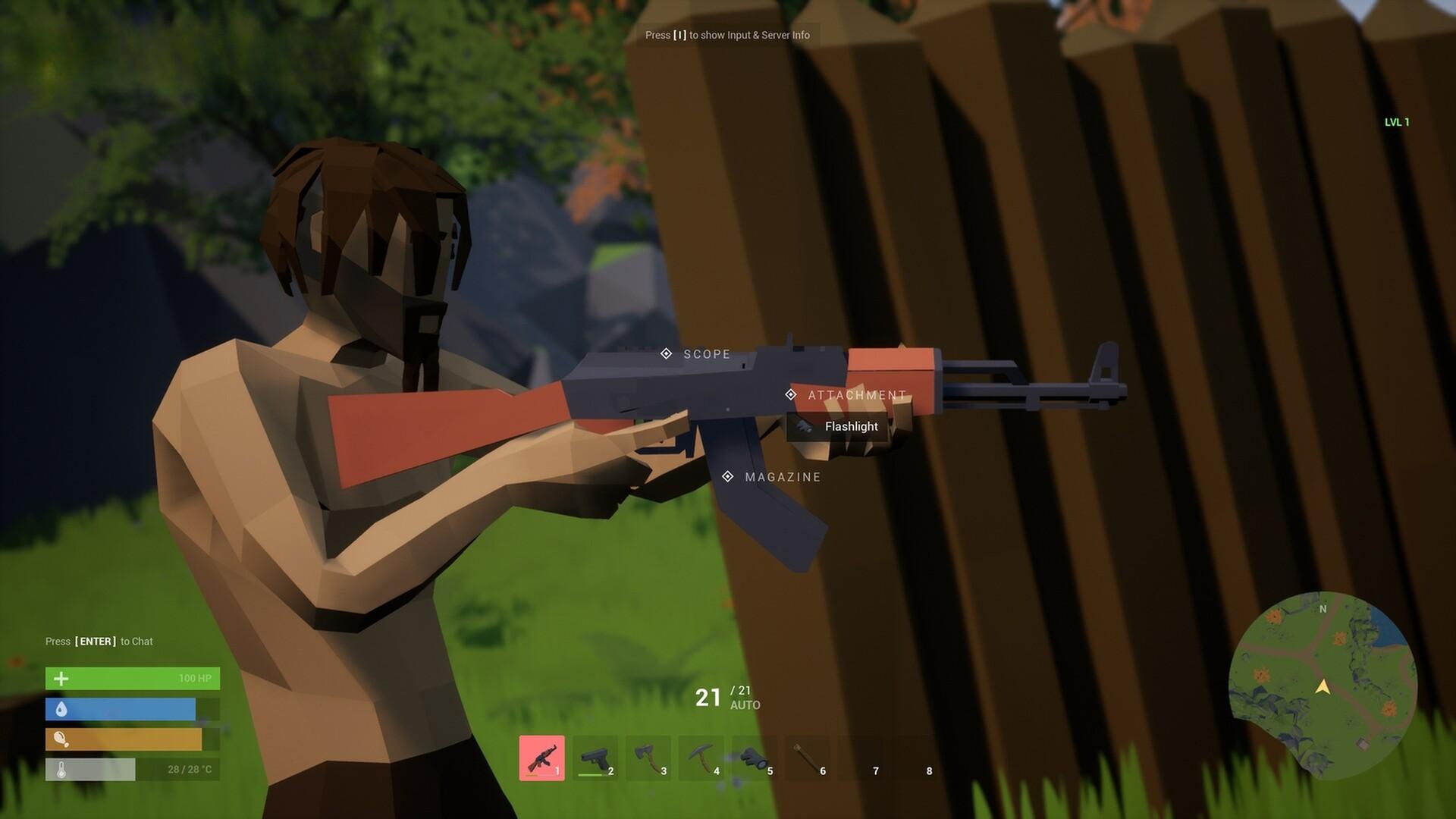Switch to the pistol in hotbar slot 2
Viewport: 1456px width, 819px height.
pyautogui.click(x=595, y=758)
